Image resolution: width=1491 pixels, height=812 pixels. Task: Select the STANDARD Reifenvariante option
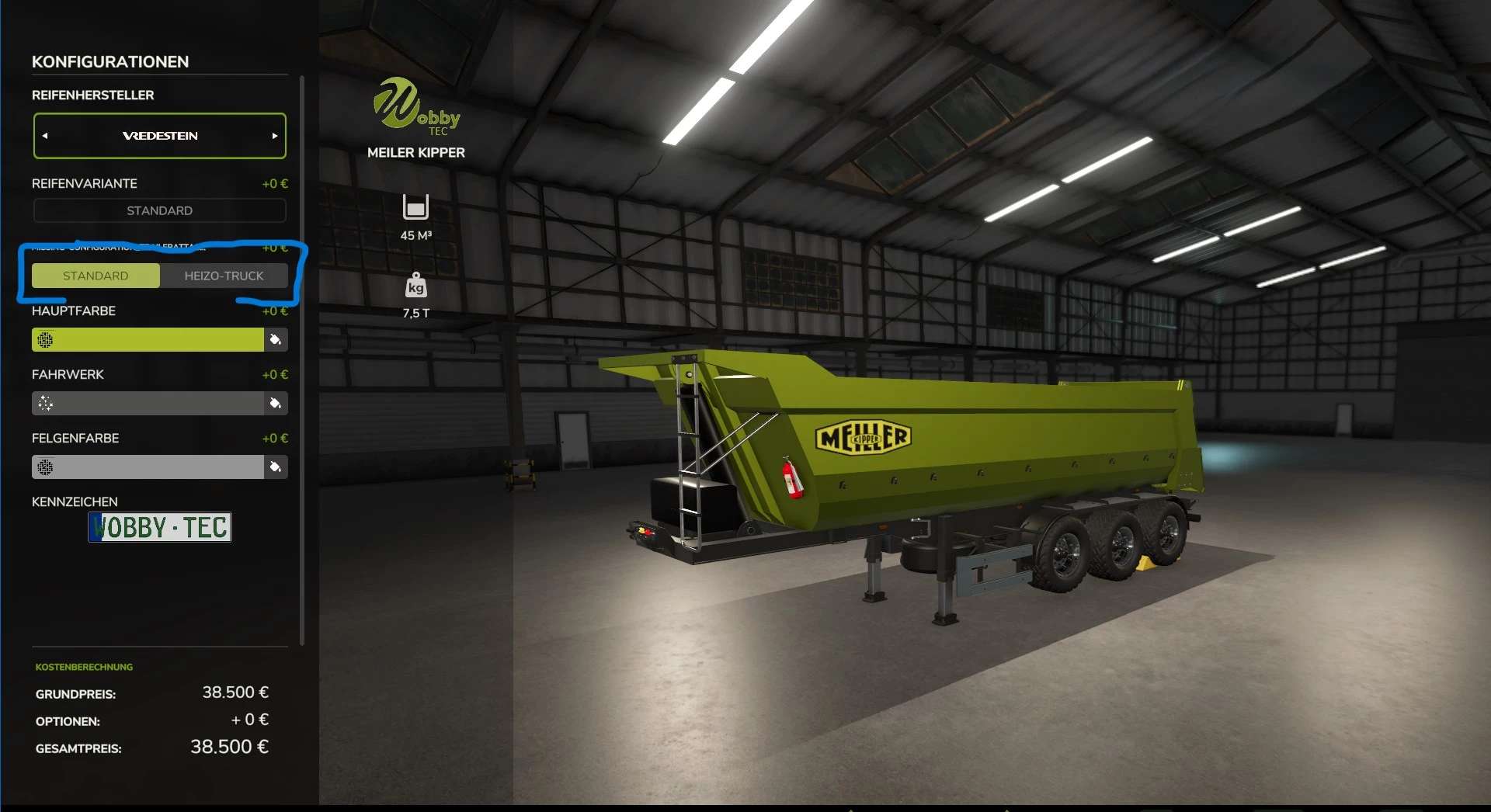(158, 210)
